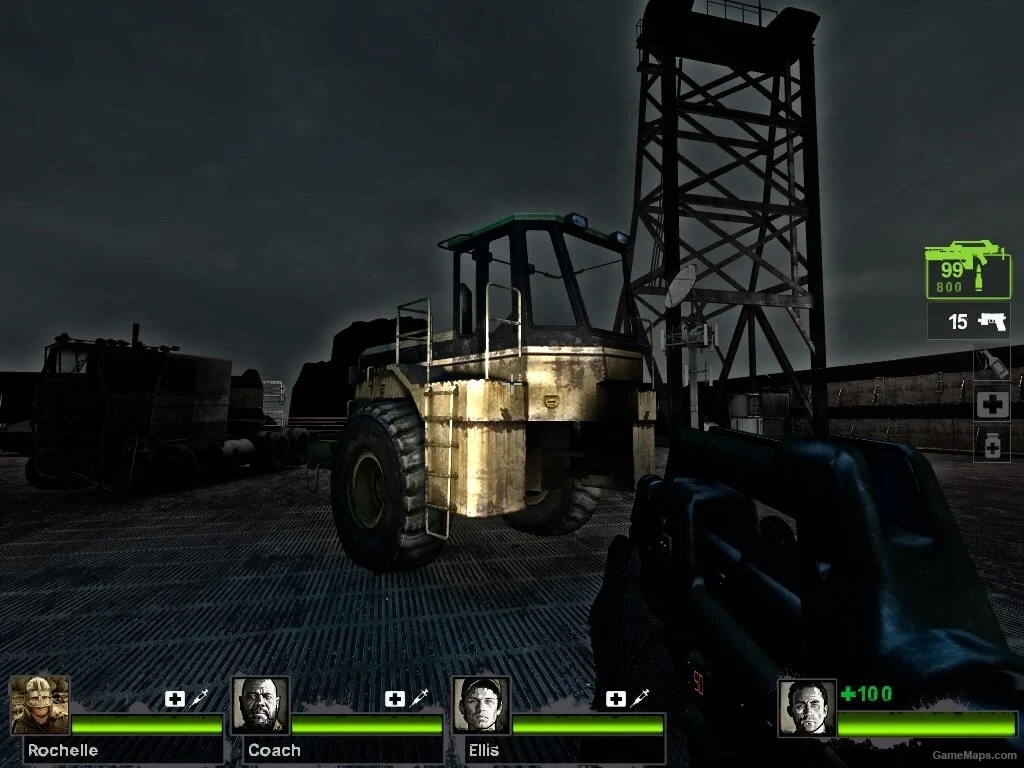Pick the pain pills bottle slot

coord(992,444)
